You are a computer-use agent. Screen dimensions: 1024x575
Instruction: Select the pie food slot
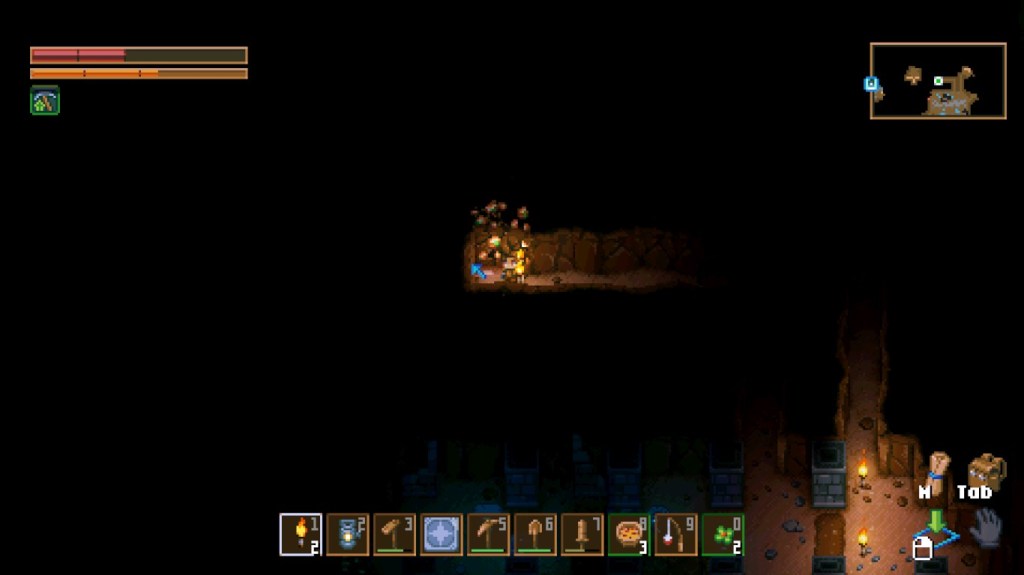[629, 534]
